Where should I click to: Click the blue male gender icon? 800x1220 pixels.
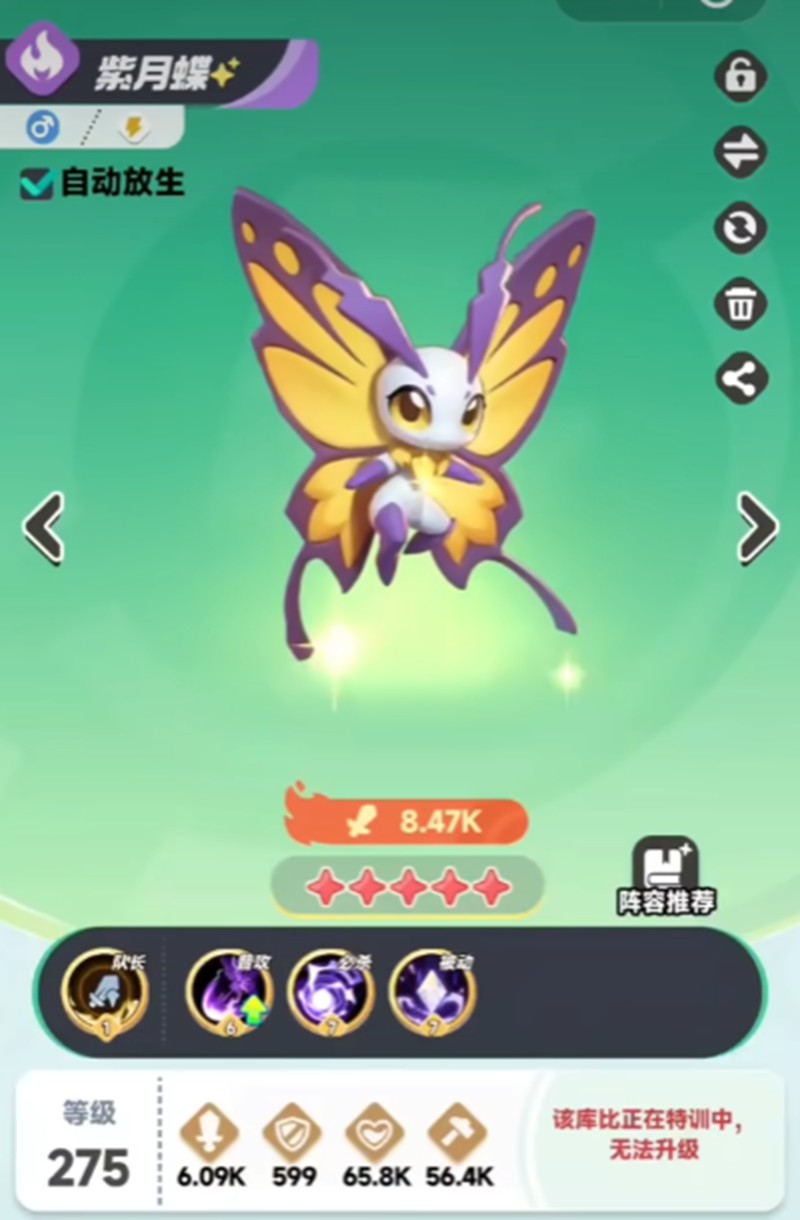tap(42, 127)
